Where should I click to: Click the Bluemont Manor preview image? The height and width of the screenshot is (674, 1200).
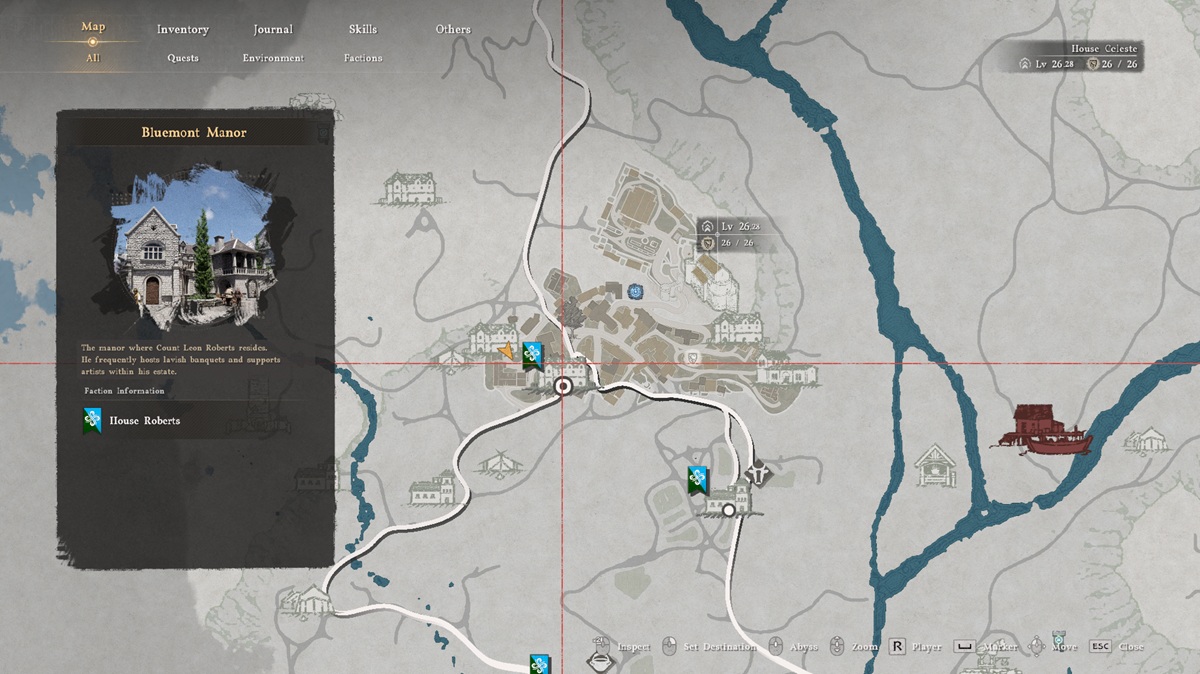pos(194,249)
